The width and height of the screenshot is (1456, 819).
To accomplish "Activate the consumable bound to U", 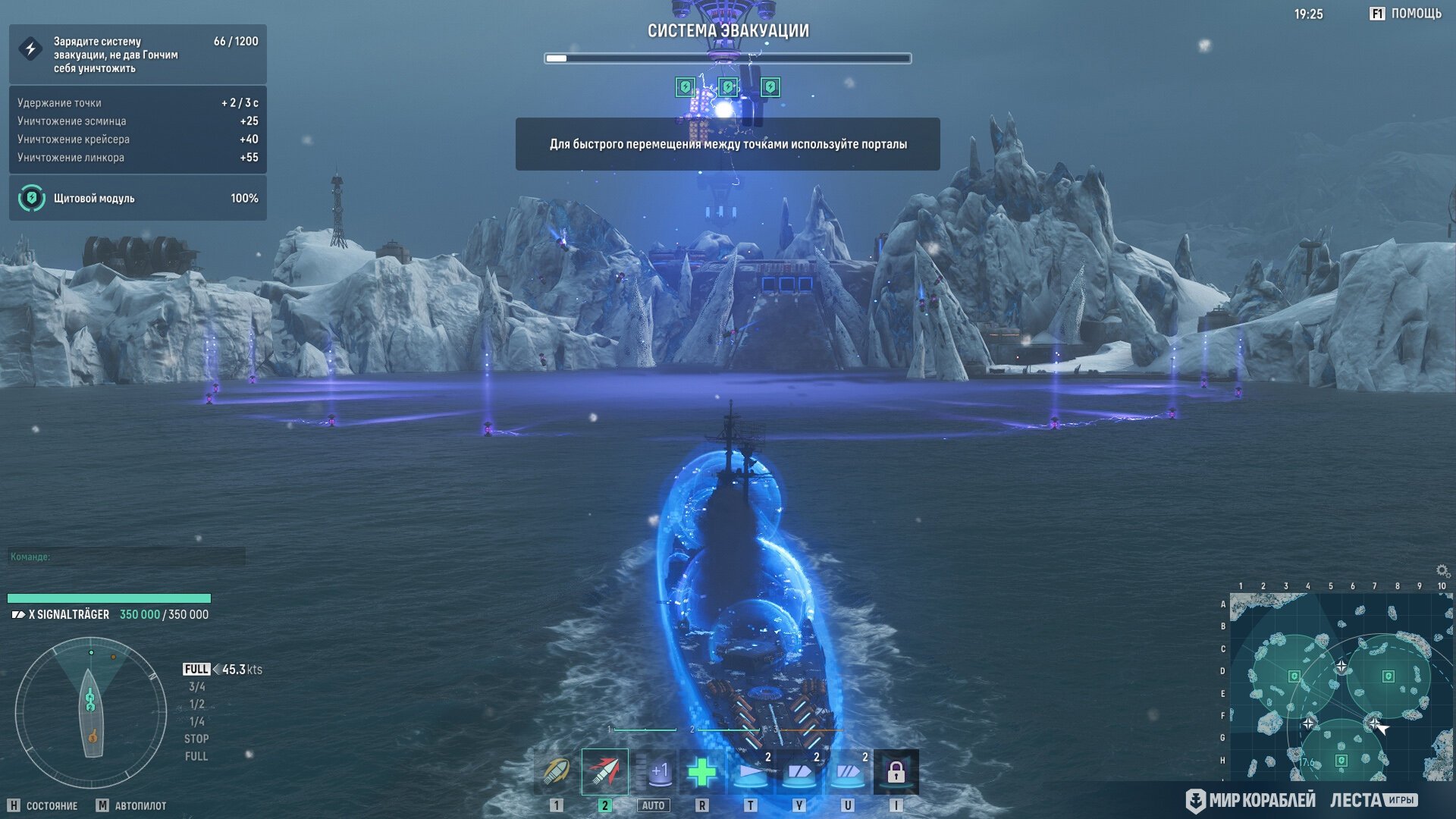I will pyautogui.click(x=848, y=772).
